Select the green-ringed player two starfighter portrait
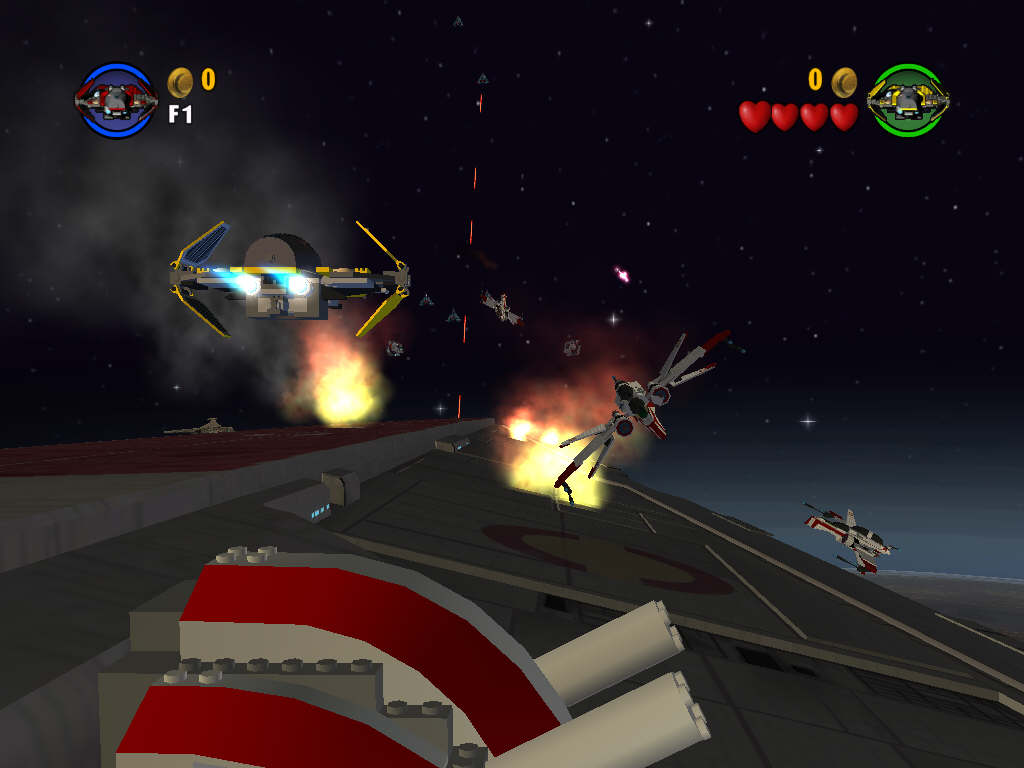 (907, 100)
